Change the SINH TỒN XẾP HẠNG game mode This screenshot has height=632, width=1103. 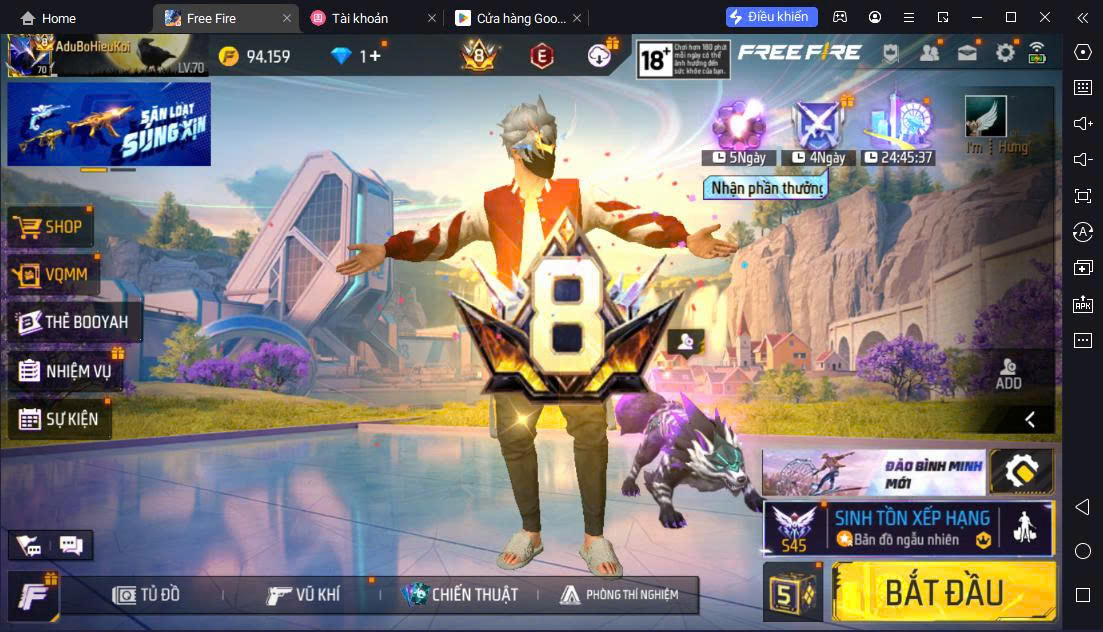tap(908, 528)
